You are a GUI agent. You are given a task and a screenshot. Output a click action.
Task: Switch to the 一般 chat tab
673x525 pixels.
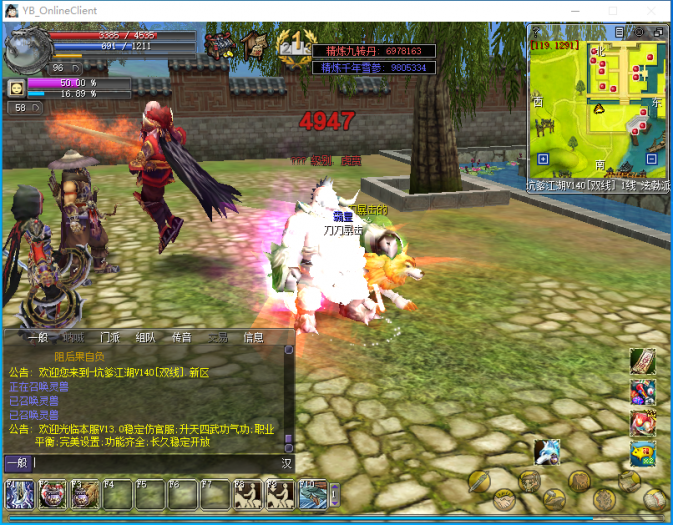click(x=38, y=338)
